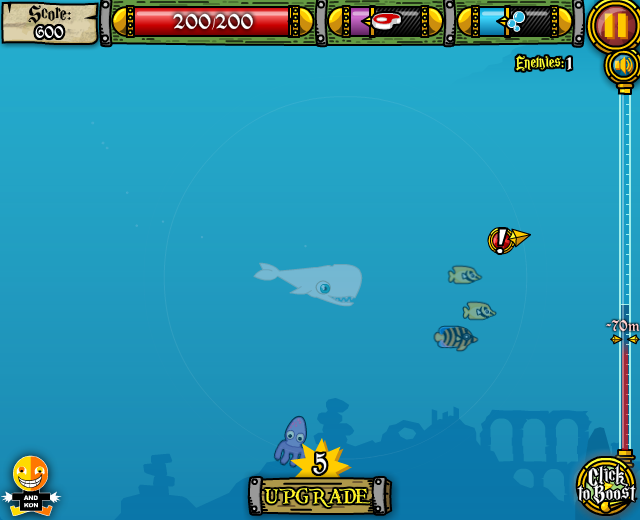Toggle the sound speaker icon
640x520 pixels.
click(623, 66)
